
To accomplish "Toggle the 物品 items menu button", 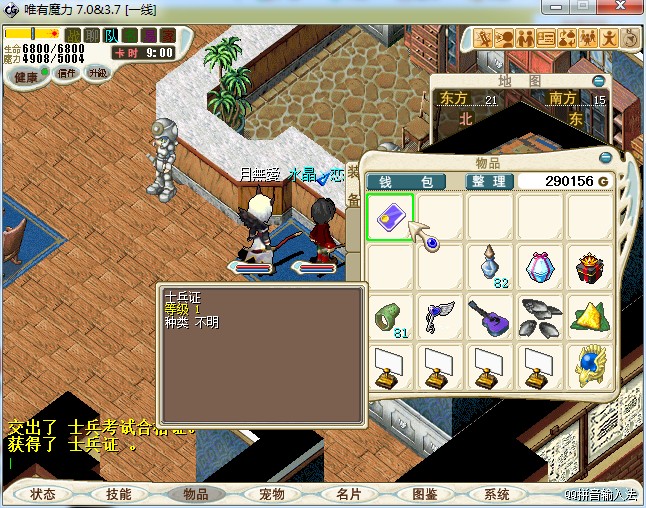I will point(195,494).
